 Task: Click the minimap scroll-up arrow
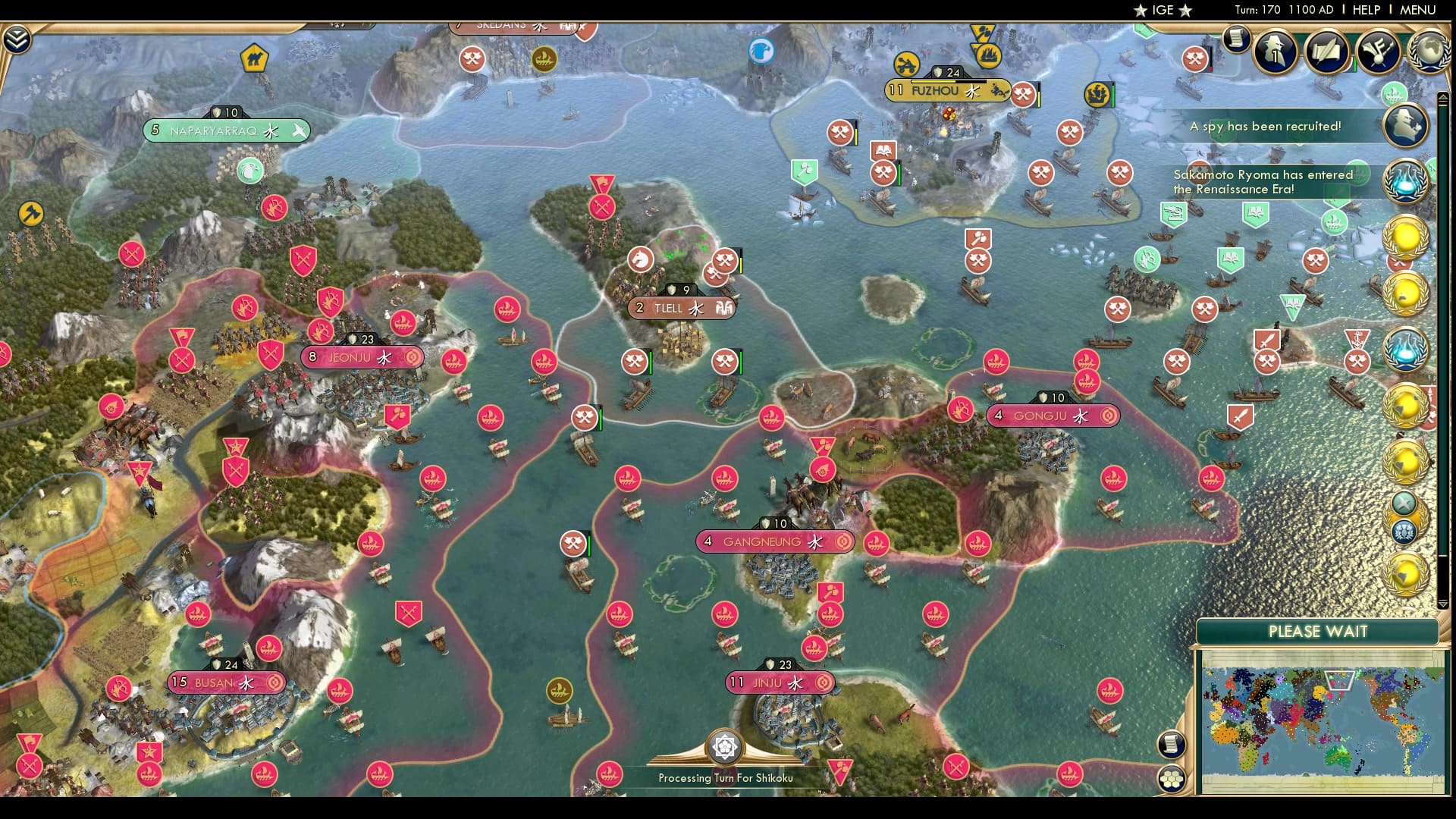coord(1443,96)
